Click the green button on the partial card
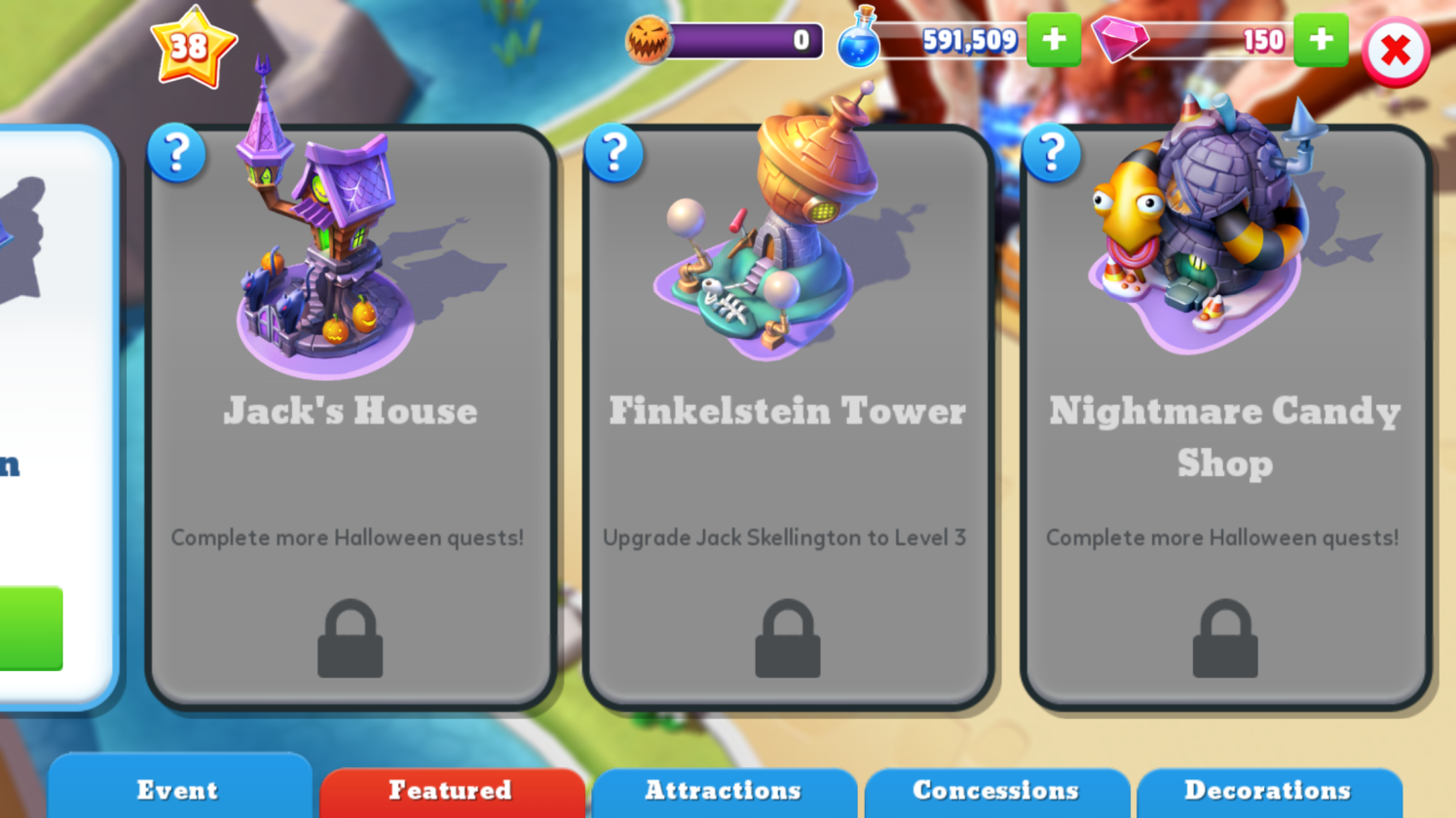Viewport: 1456px width, 818px height. click(x=29, y=628)
